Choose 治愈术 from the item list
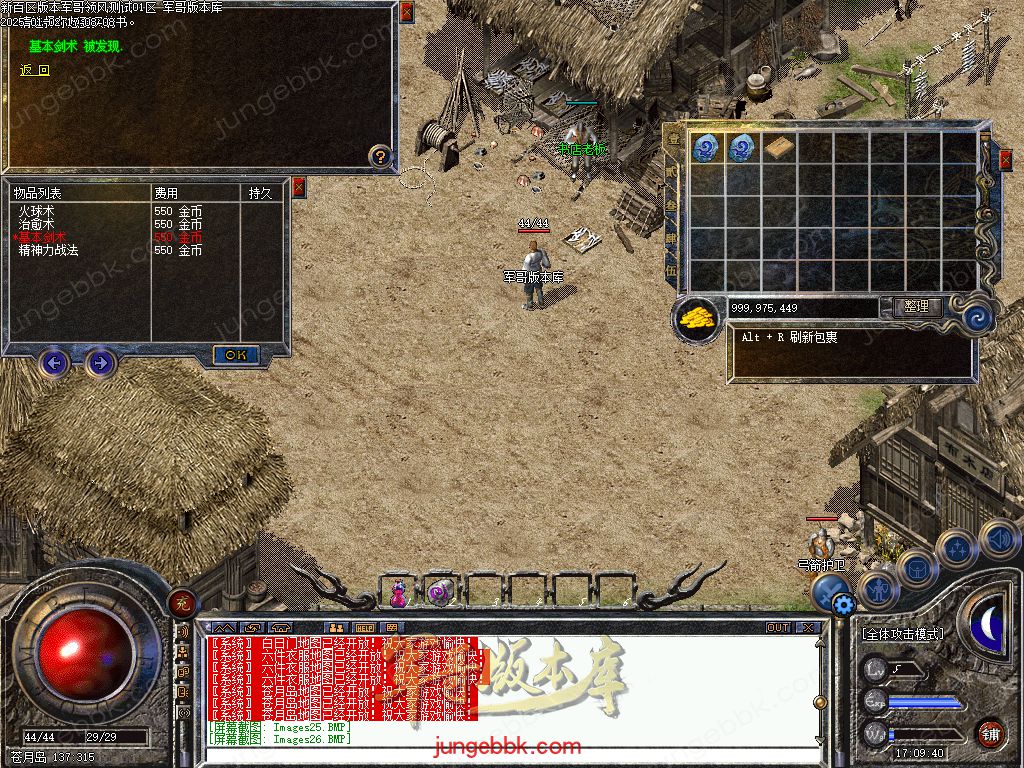The height and width of the screenshot is (768, 1024). tap(36, 225)
